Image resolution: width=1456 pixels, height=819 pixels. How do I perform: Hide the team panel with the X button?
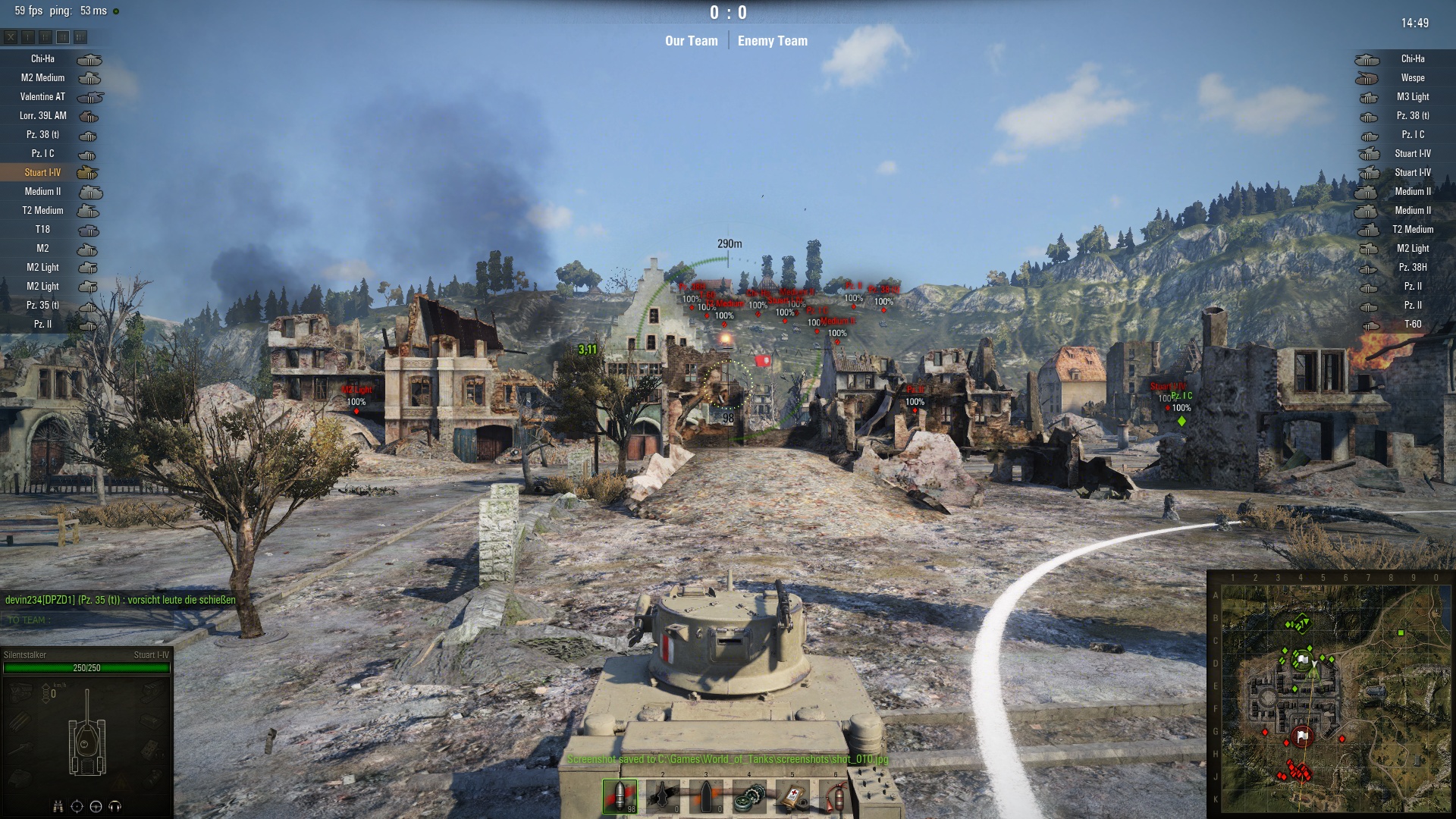click(11, 36)
